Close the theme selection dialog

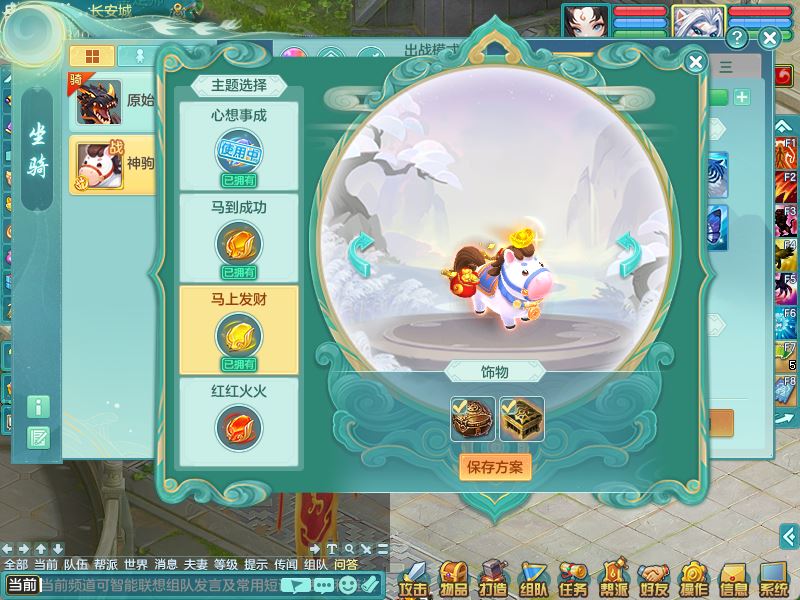(696, 62)
